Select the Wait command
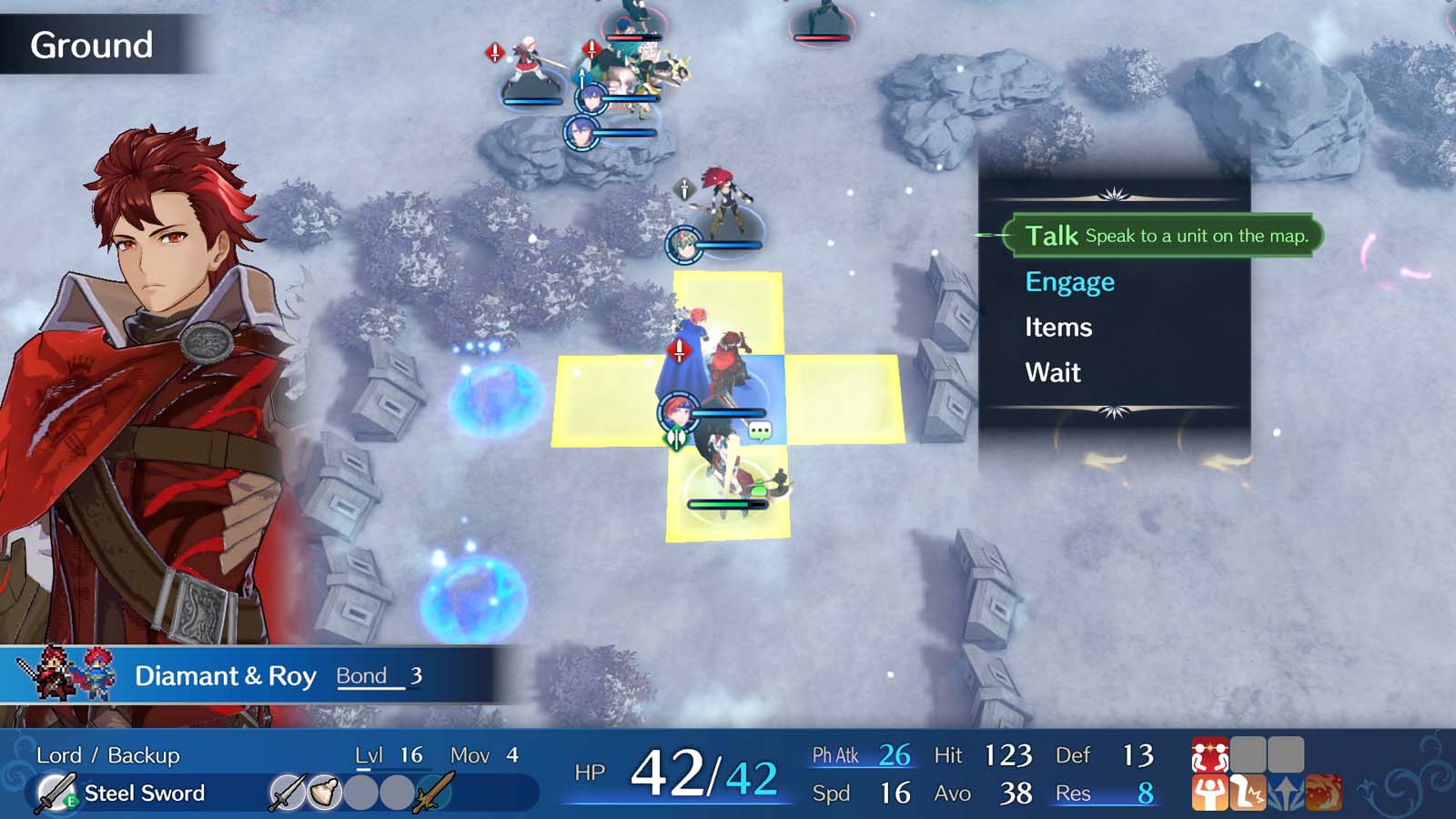This screenshot has height=819, width=1456. (1053, 371)
